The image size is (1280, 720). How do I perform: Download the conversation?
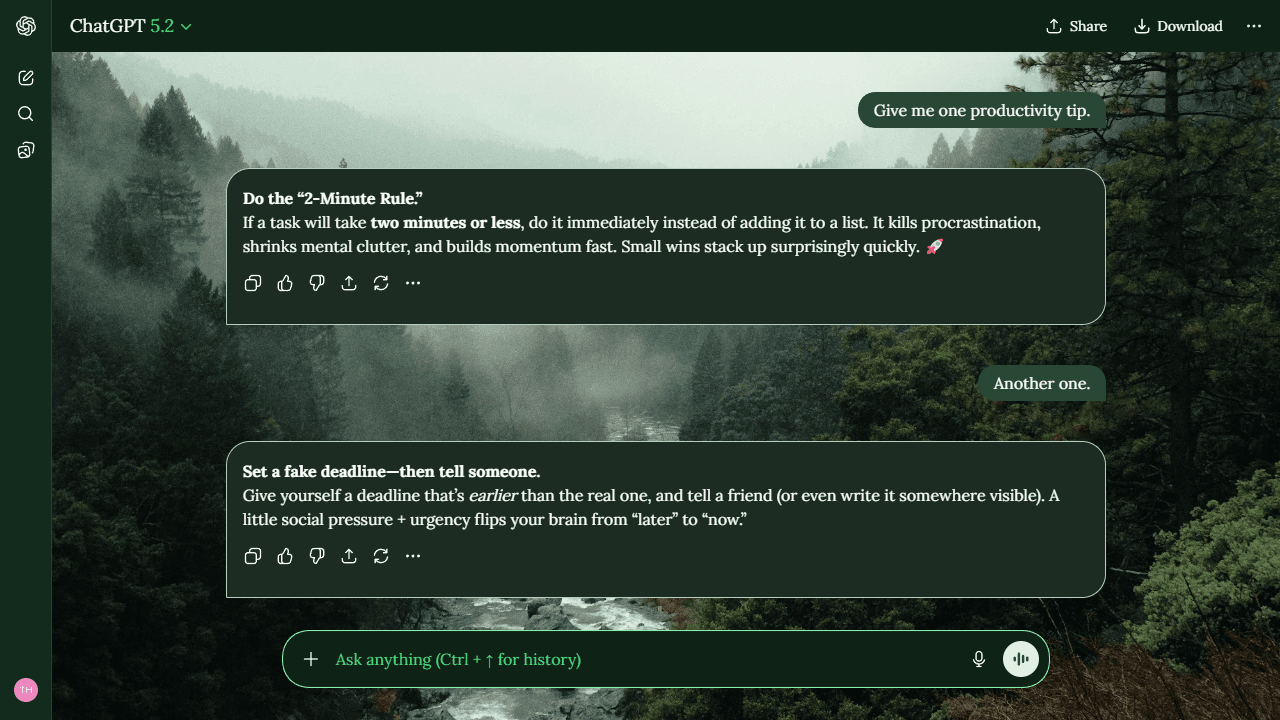pos(1178,26)
